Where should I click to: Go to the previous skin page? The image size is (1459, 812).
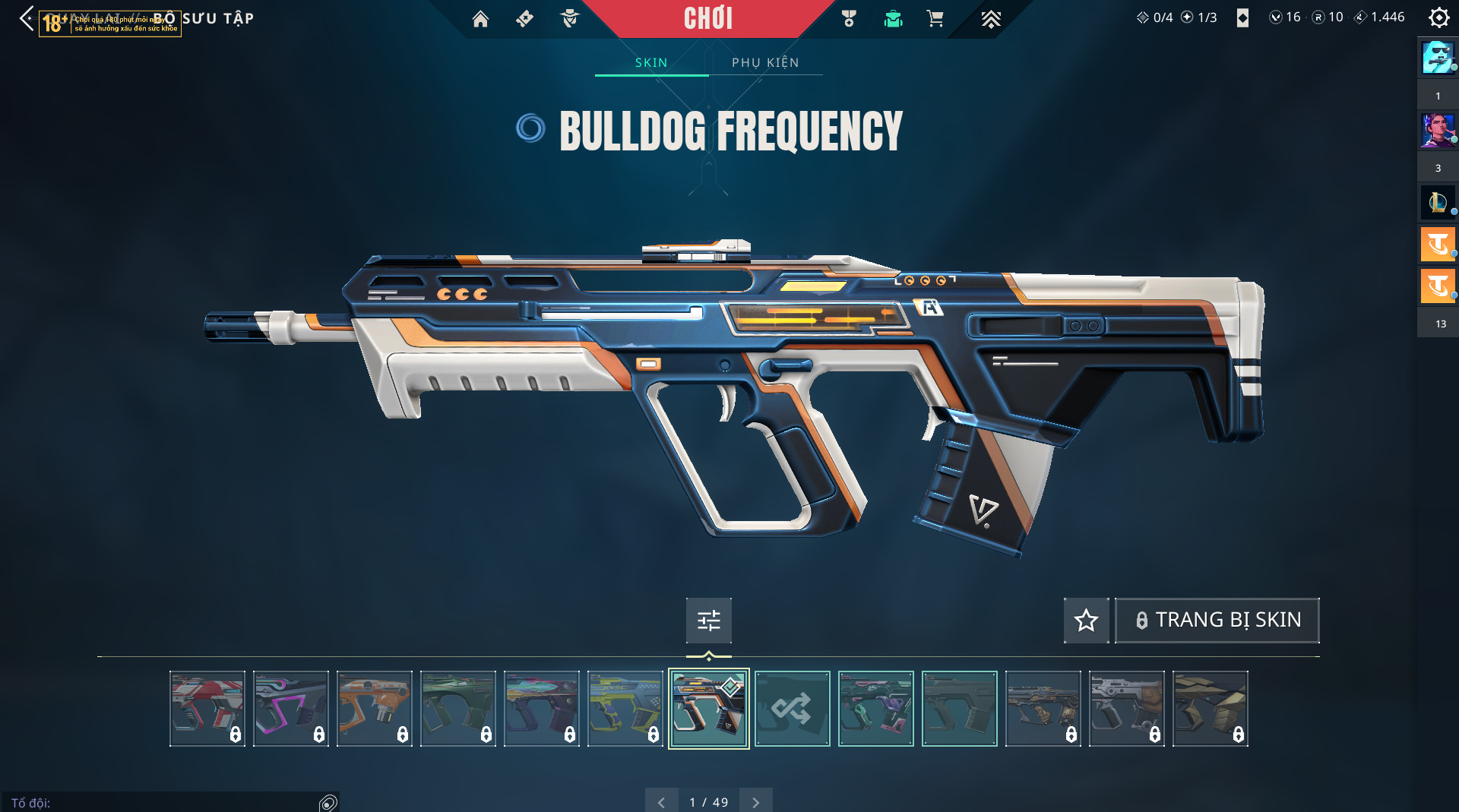661,802
